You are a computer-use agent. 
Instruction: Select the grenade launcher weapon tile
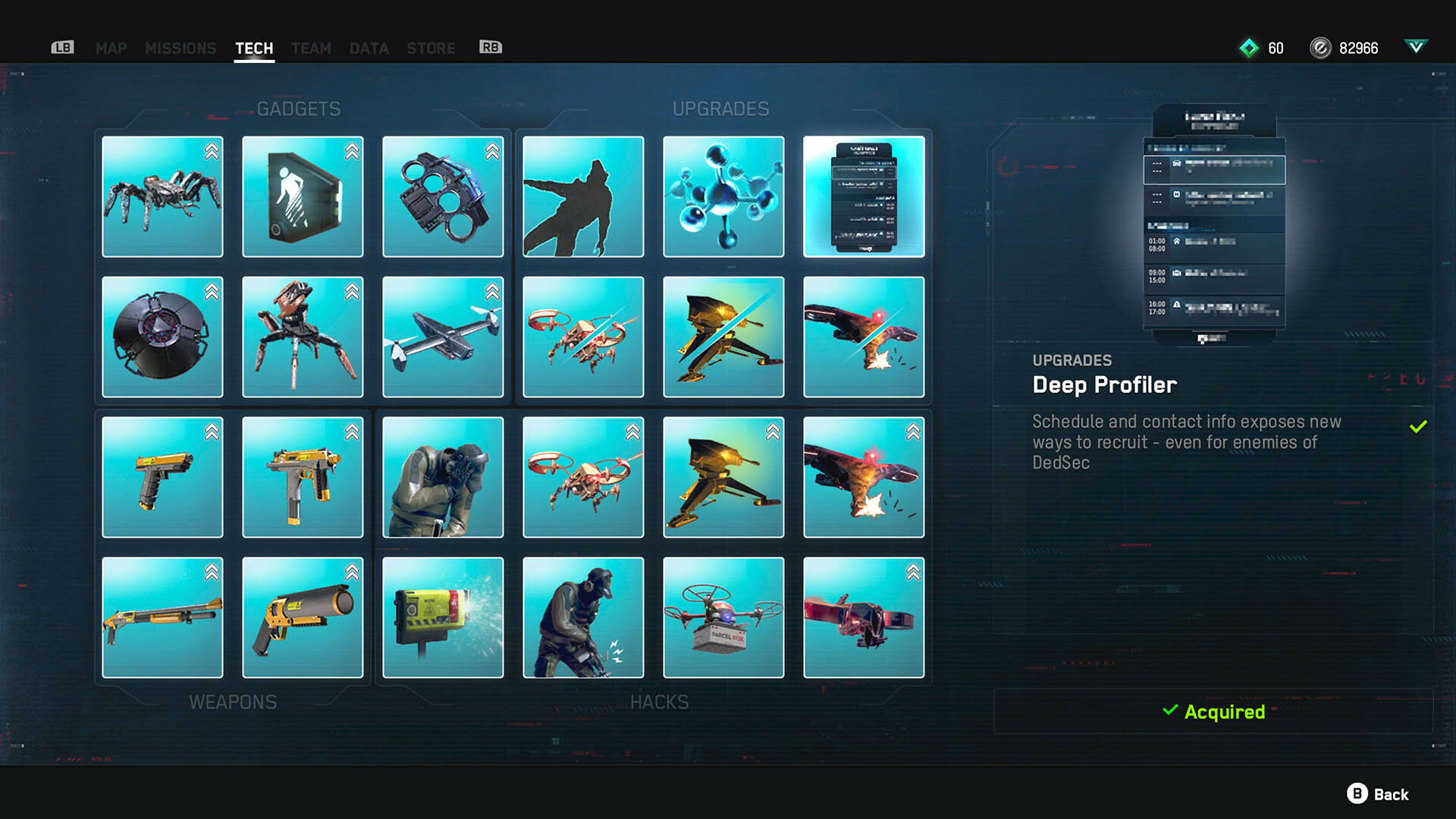303,617
